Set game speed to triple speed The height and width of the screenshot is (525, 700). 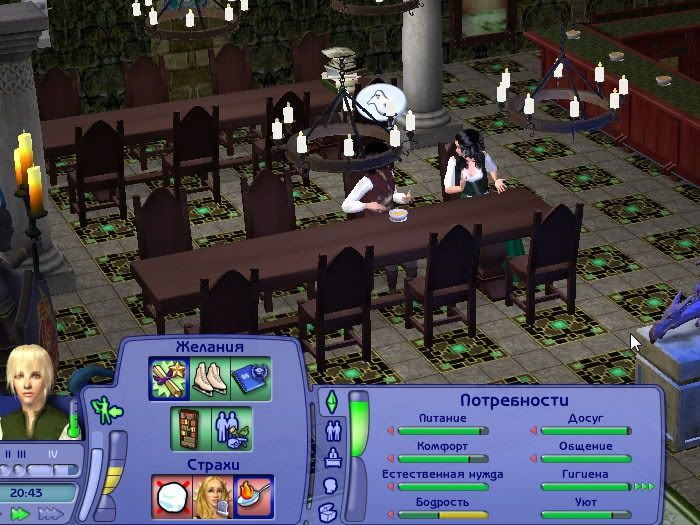click(x=51, y=514)
